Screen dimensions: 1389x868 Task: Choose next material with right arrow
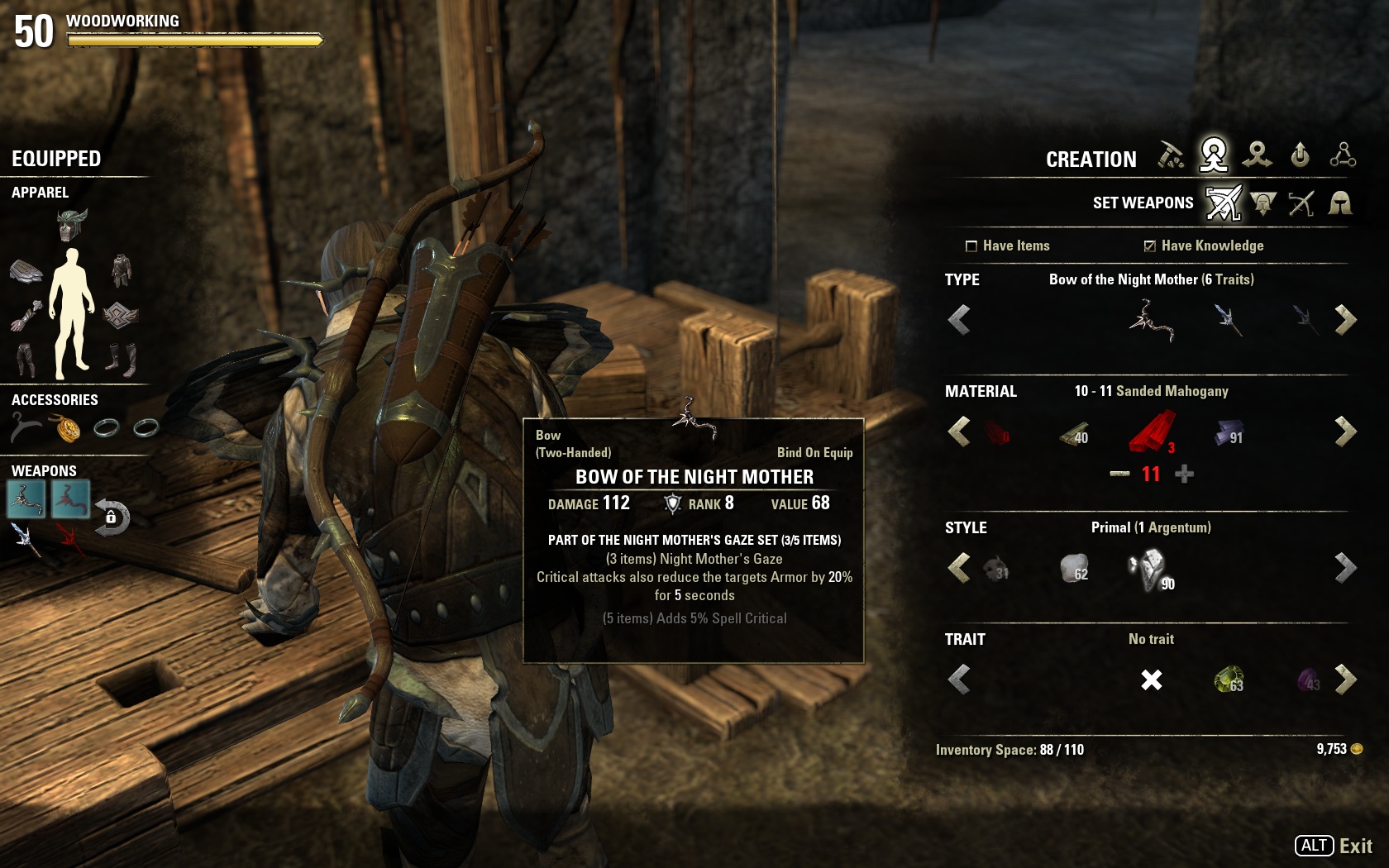(x=1345, y=432)
